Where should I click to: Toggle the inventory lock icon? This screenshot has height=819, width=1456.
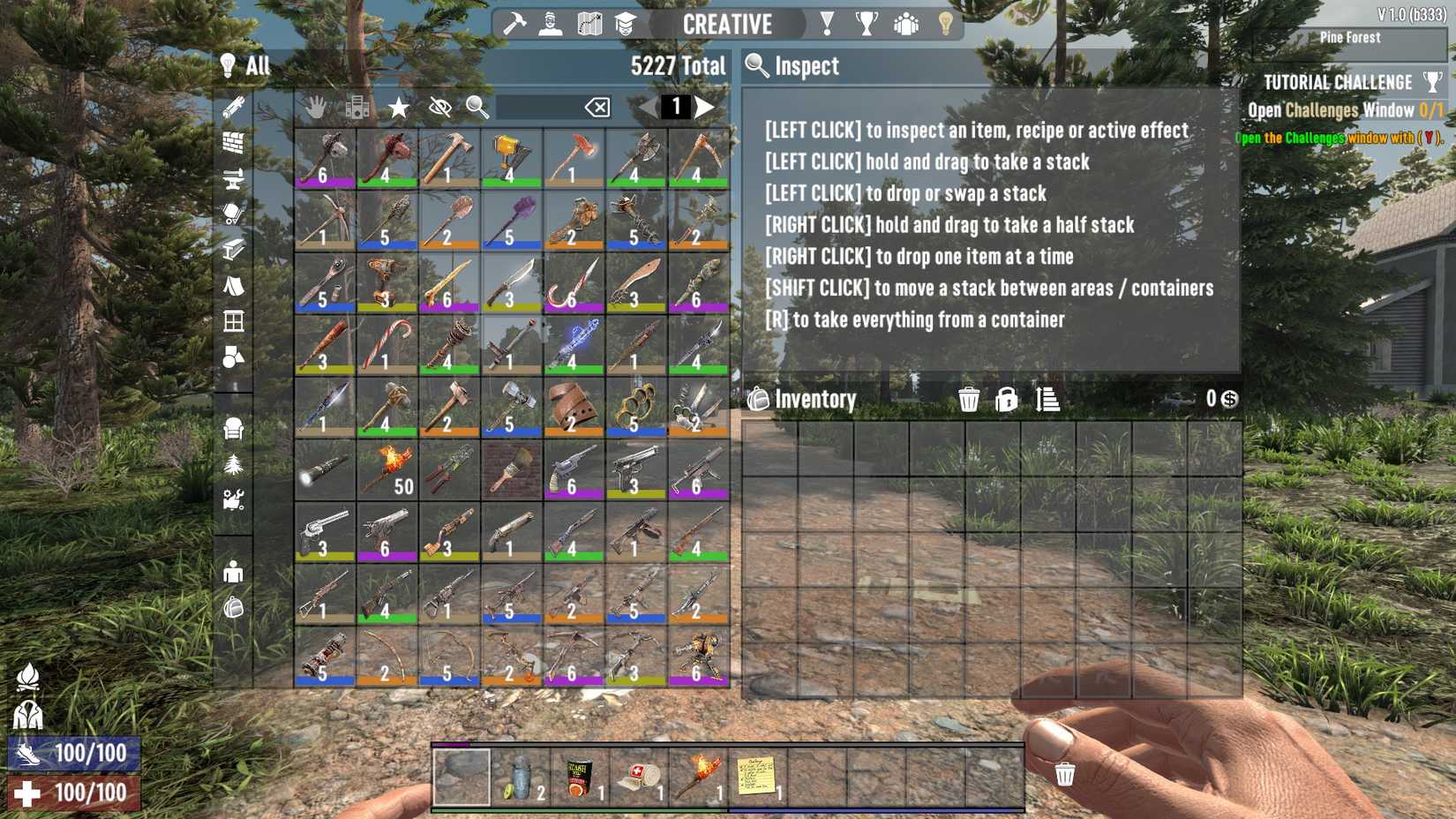(x=1005, y=400)
